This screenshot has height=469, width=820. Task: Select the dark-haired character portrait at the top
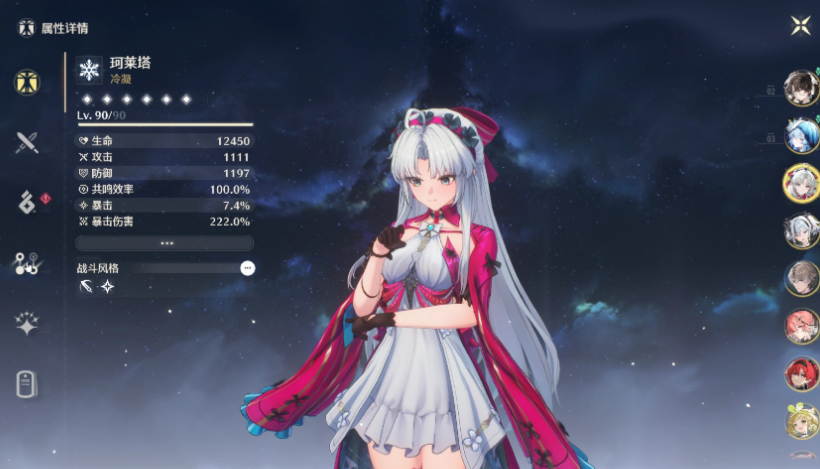point(801,88)
